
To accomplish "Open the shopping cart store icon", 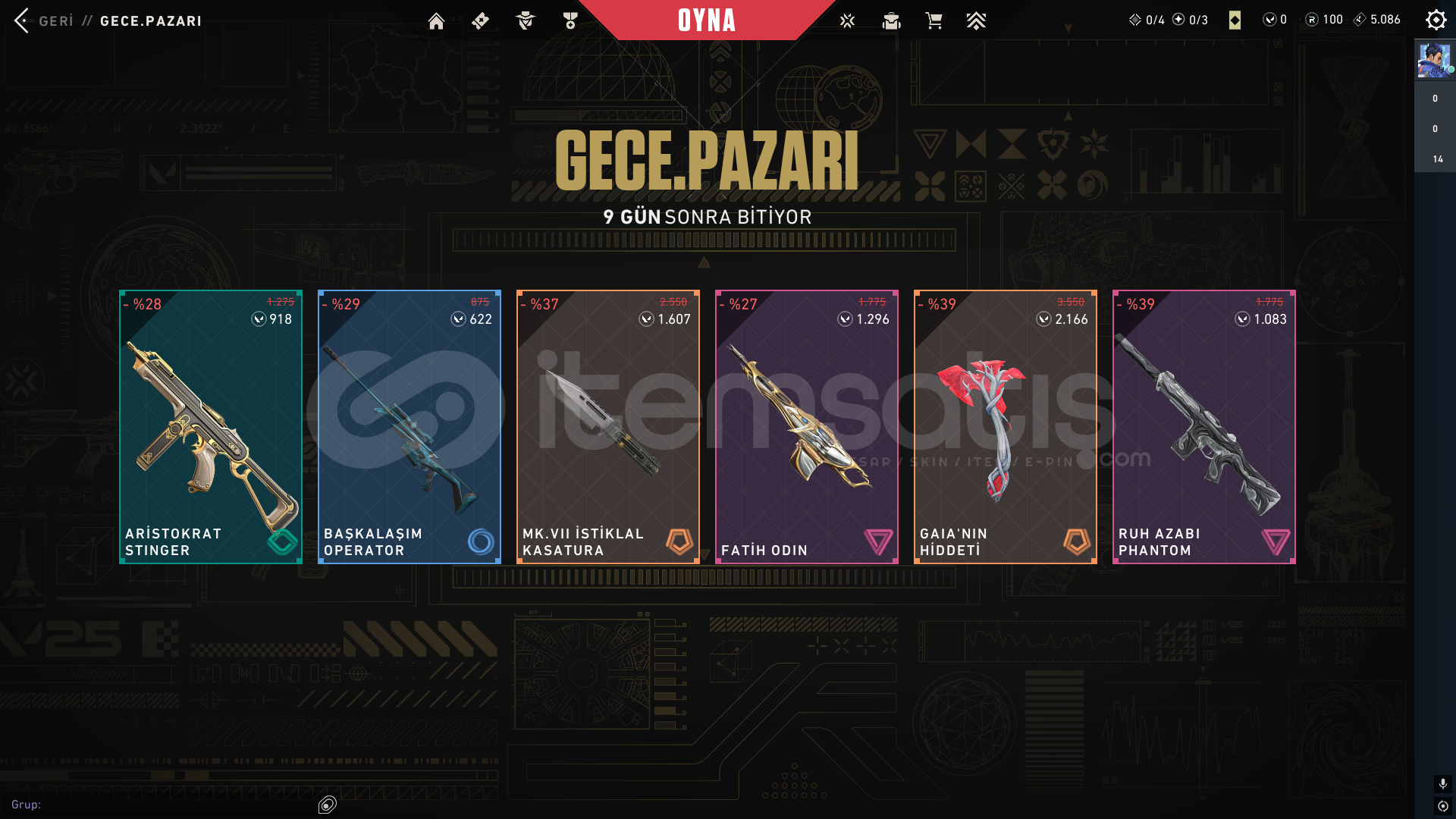I will coord(934,21).
